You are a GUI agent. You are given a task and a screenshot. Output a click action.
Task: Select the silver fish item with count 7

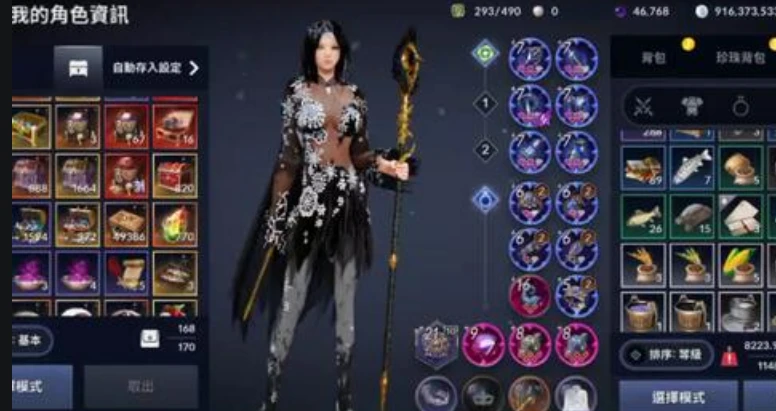point(692,166)
